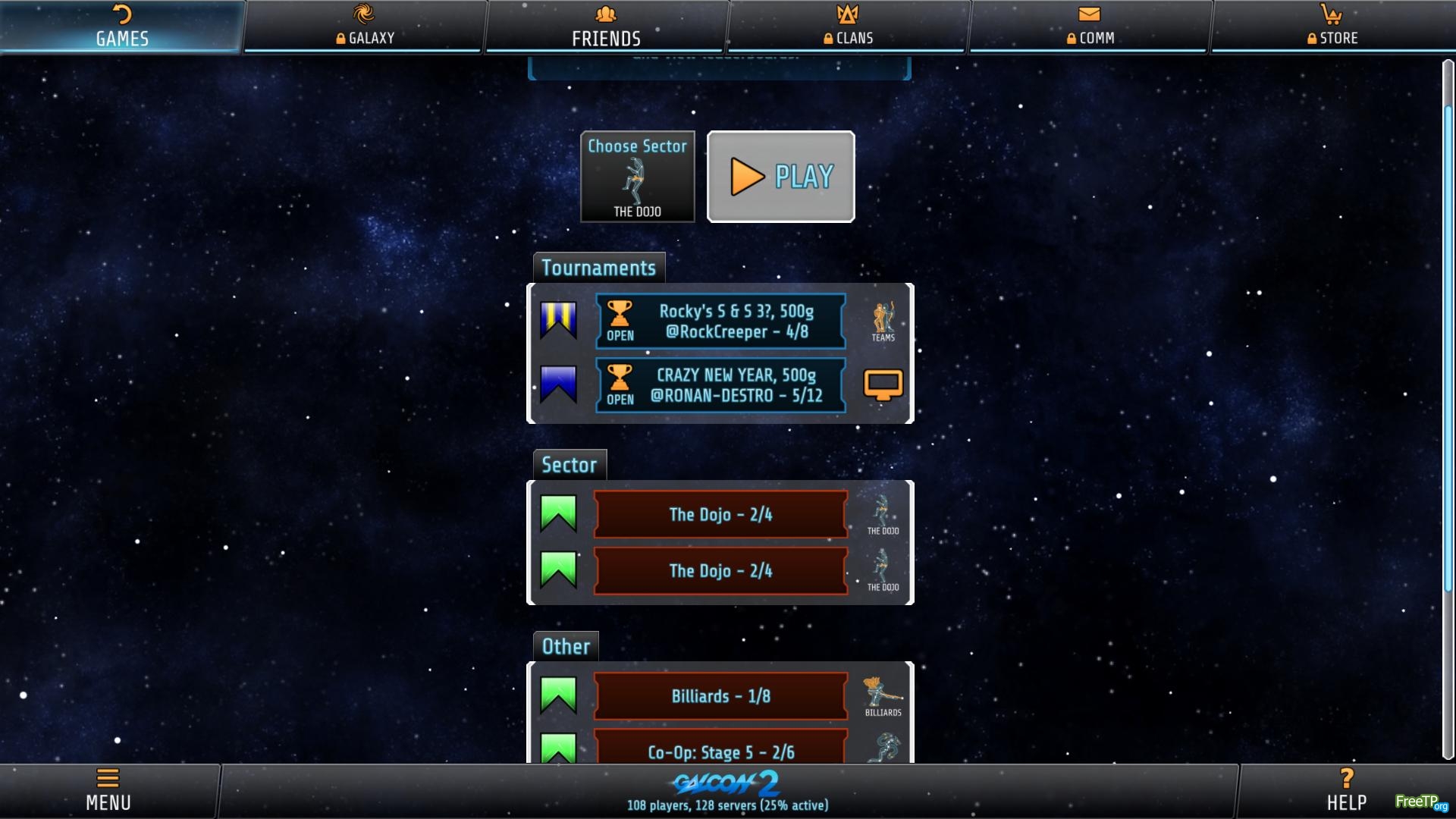1456x819 pixels.
Task: Join the CRAZY NEW YEAR tournament
Action: pos(720,385)
